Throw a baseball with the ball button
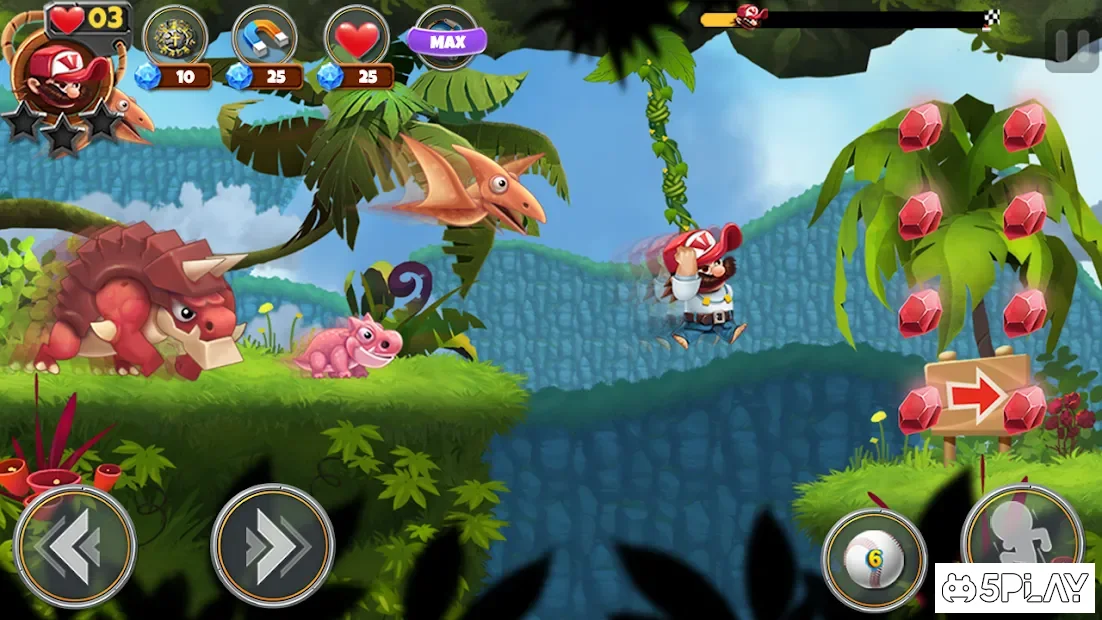 [x=874, y=560]
